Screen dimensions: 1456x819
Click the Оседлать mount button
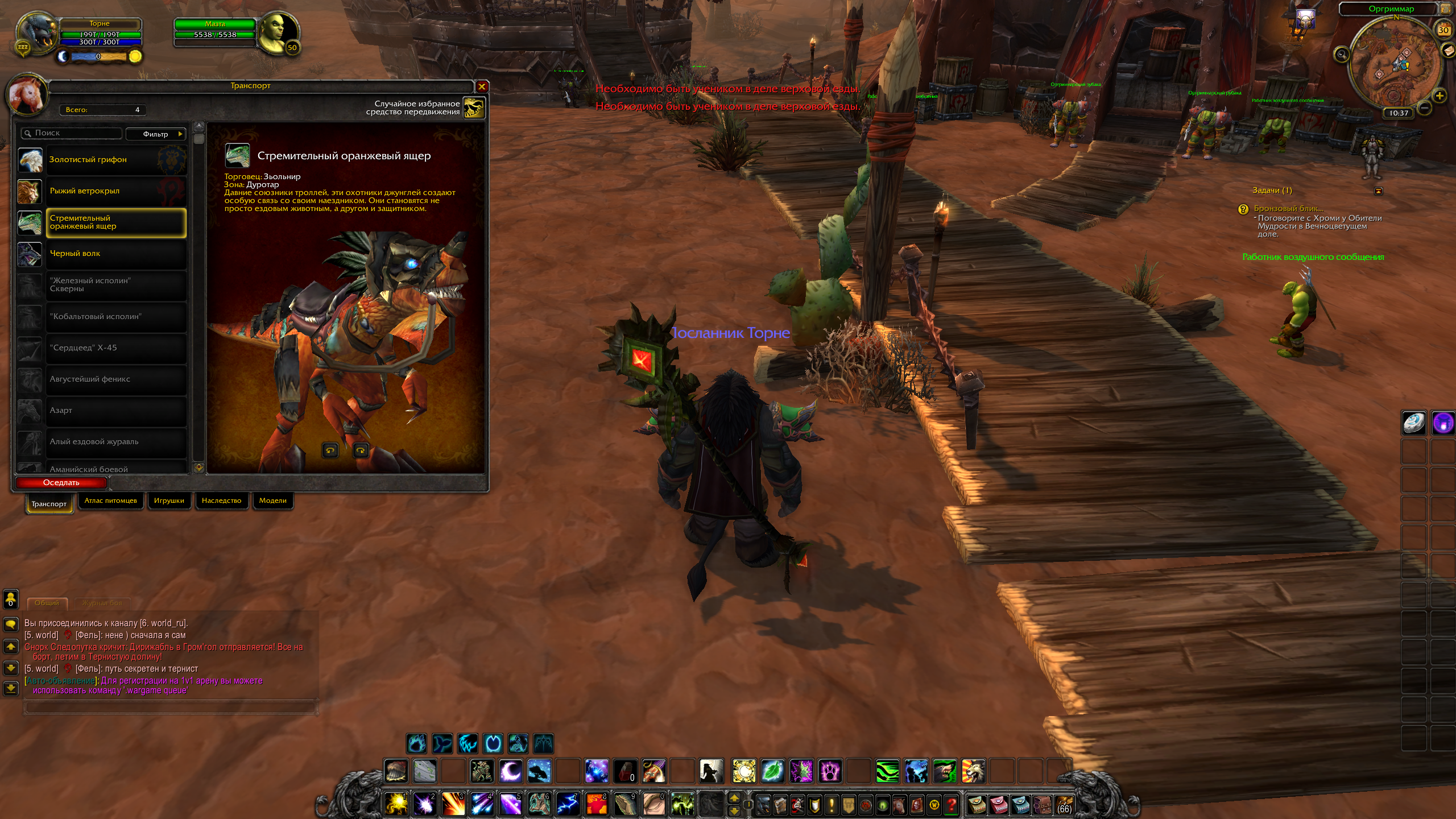61,483
